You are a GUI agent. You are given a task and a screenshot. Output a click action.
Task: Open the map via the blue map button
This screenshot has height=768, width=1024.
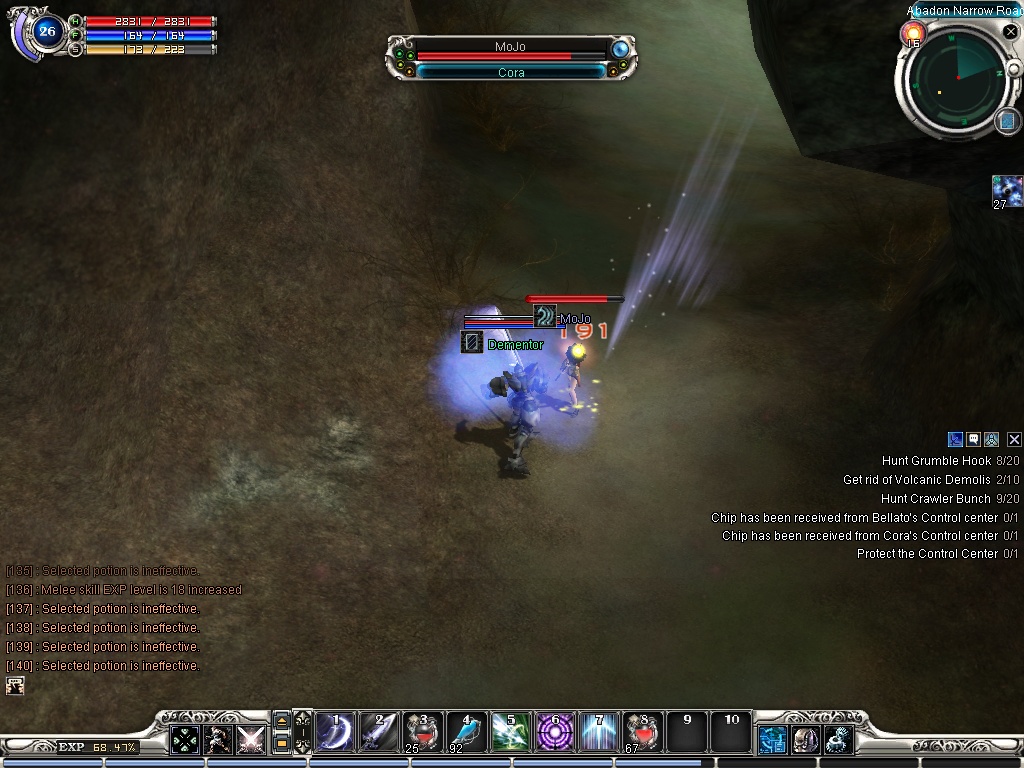pos(1007,121)
